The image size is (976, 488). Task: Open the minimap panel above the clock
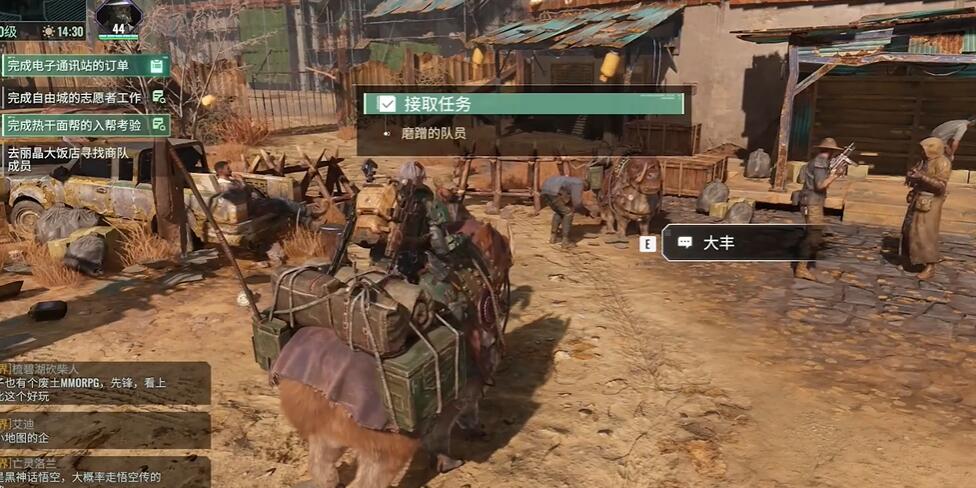pyautogui.click(x=43, y=10)
